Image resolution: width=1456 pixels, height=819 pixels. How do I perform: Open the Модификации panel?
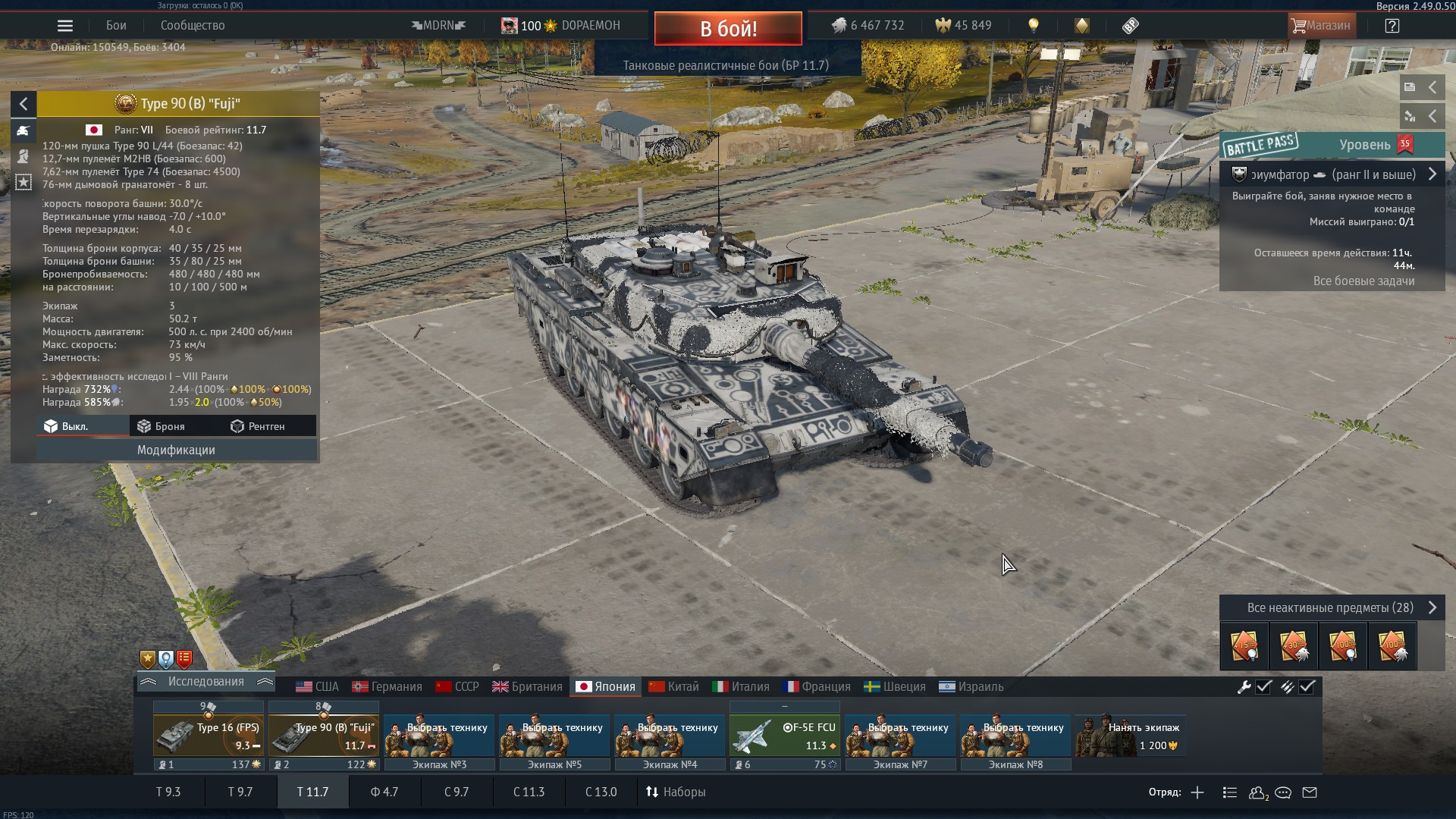tap(176, 450)
